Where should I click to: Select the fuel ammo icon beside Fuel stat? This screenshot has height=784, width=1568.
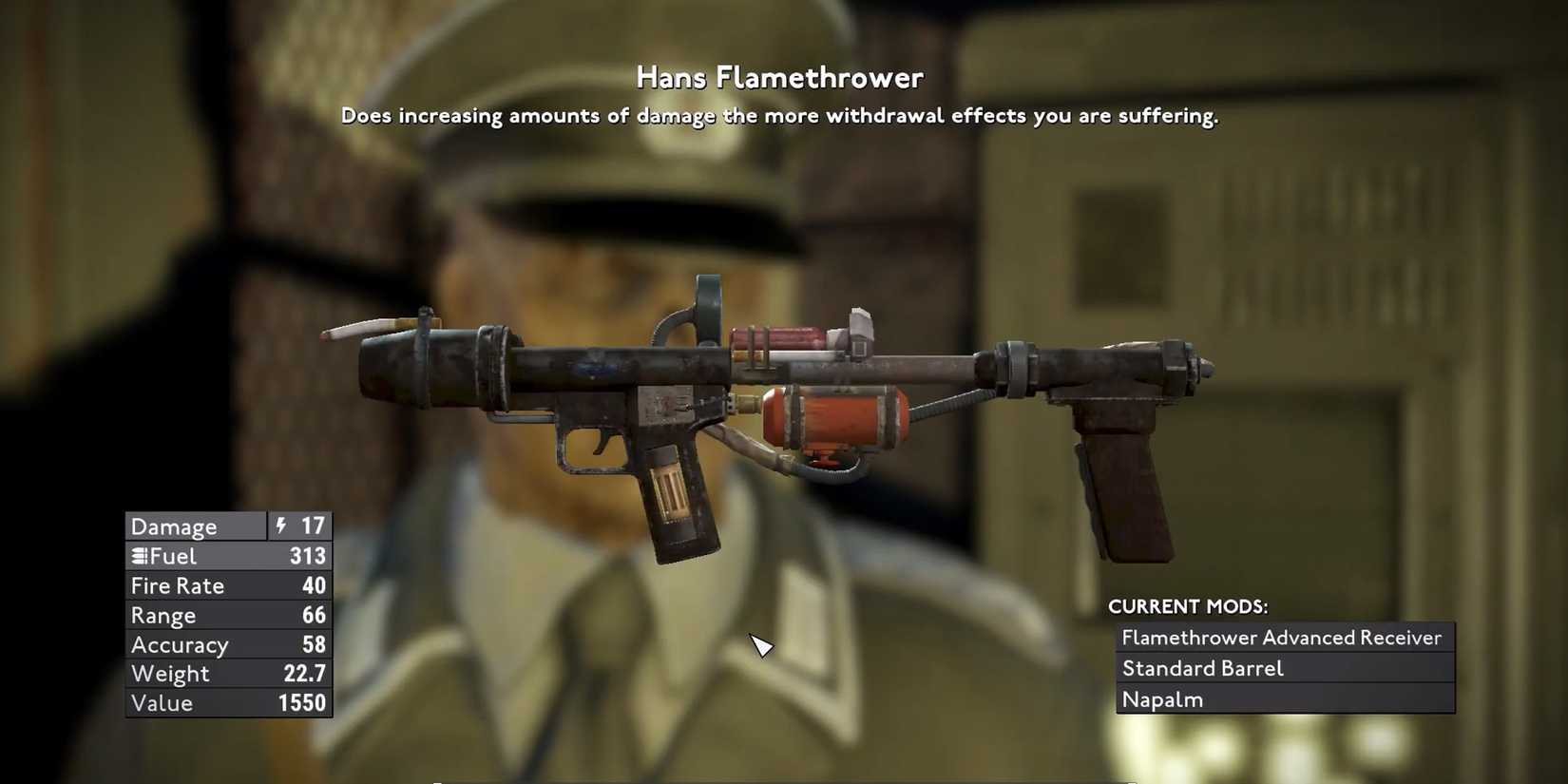tap(139, 556)
